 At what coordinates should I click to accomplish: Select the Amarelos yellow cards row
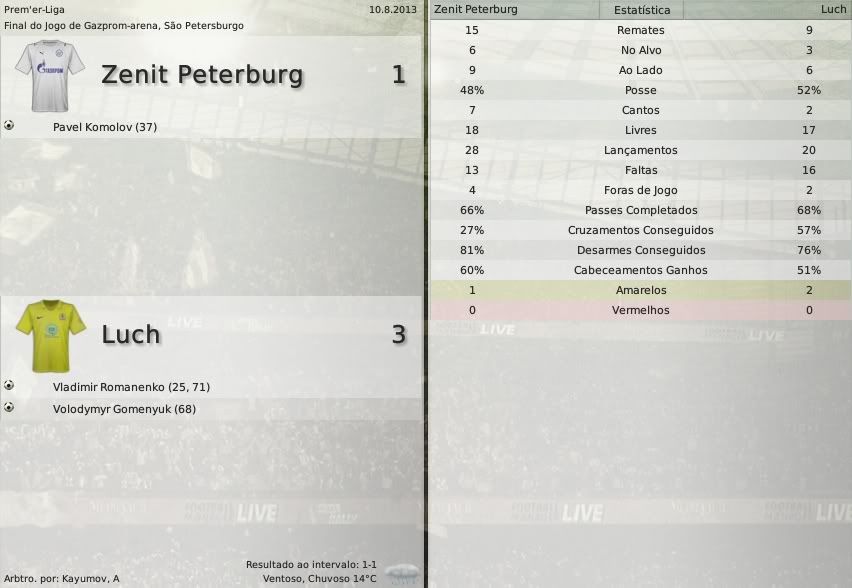640,290
